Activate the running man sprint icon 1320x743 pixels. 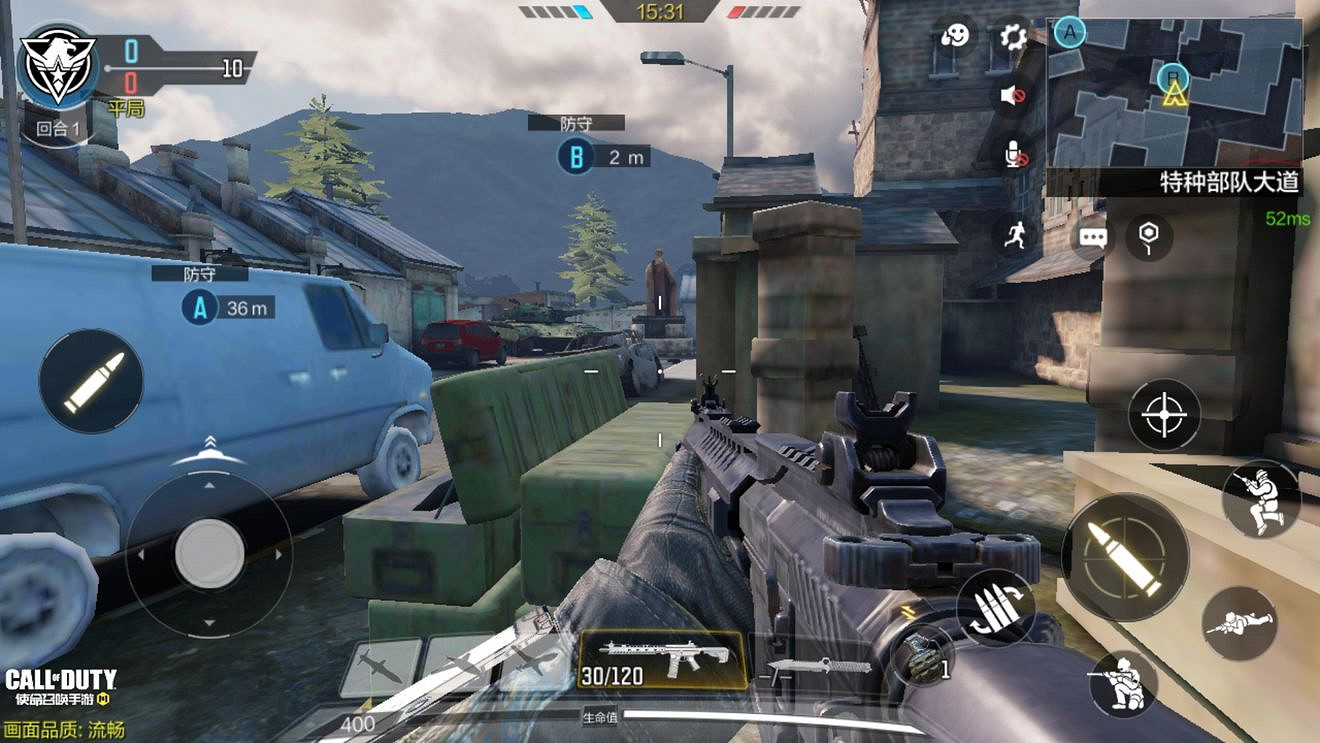[x=1015, y=234]
